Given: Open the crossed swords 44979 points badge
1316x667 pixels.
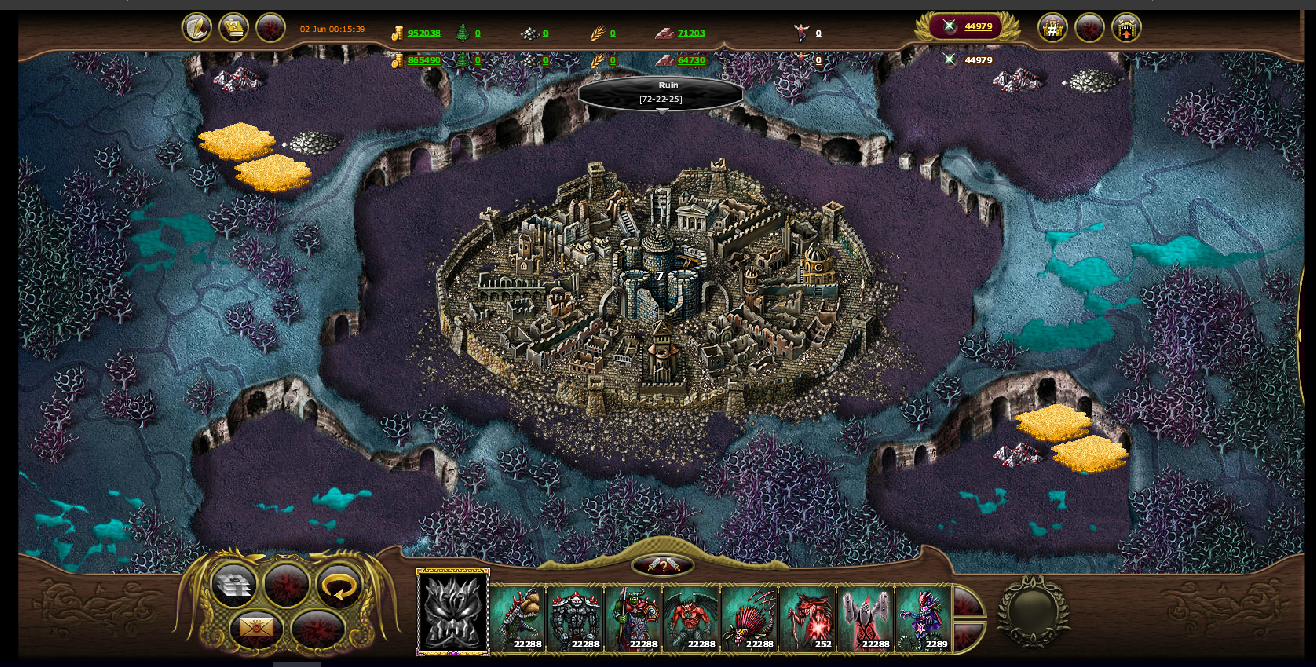Looking at the screenshot, I should (966, 27).
